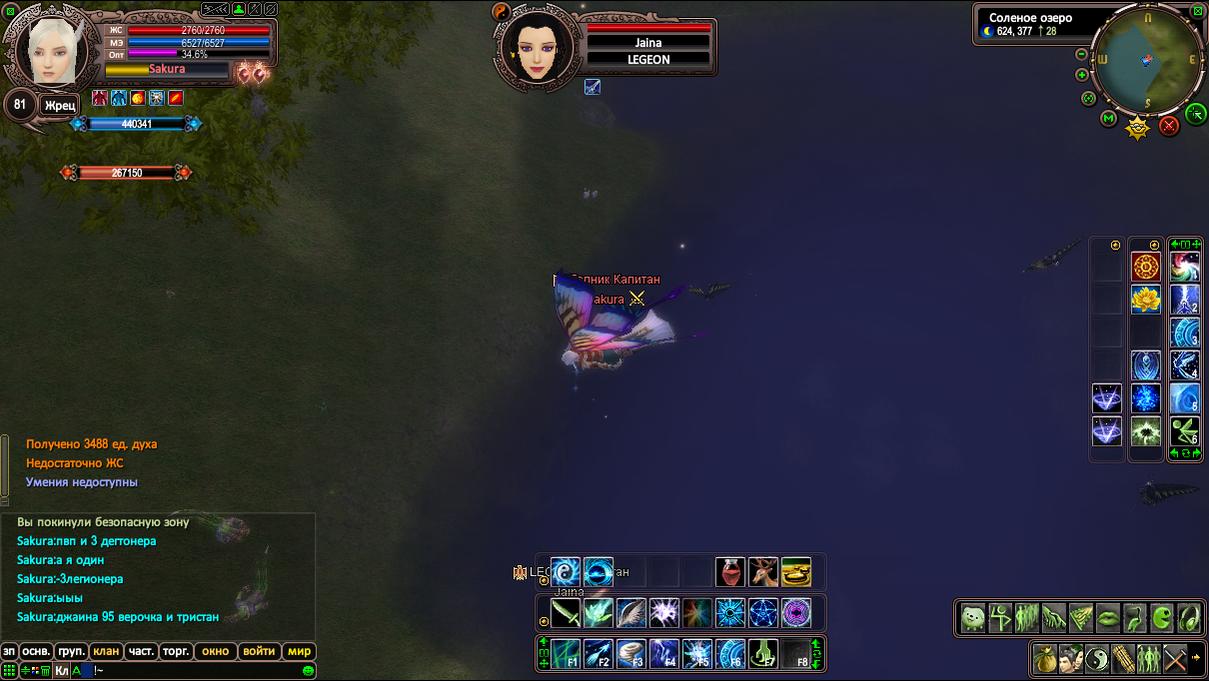1209x681 pixels.
Task: Zoom in the minimap with plus button
Action: tap(1081, 75)
